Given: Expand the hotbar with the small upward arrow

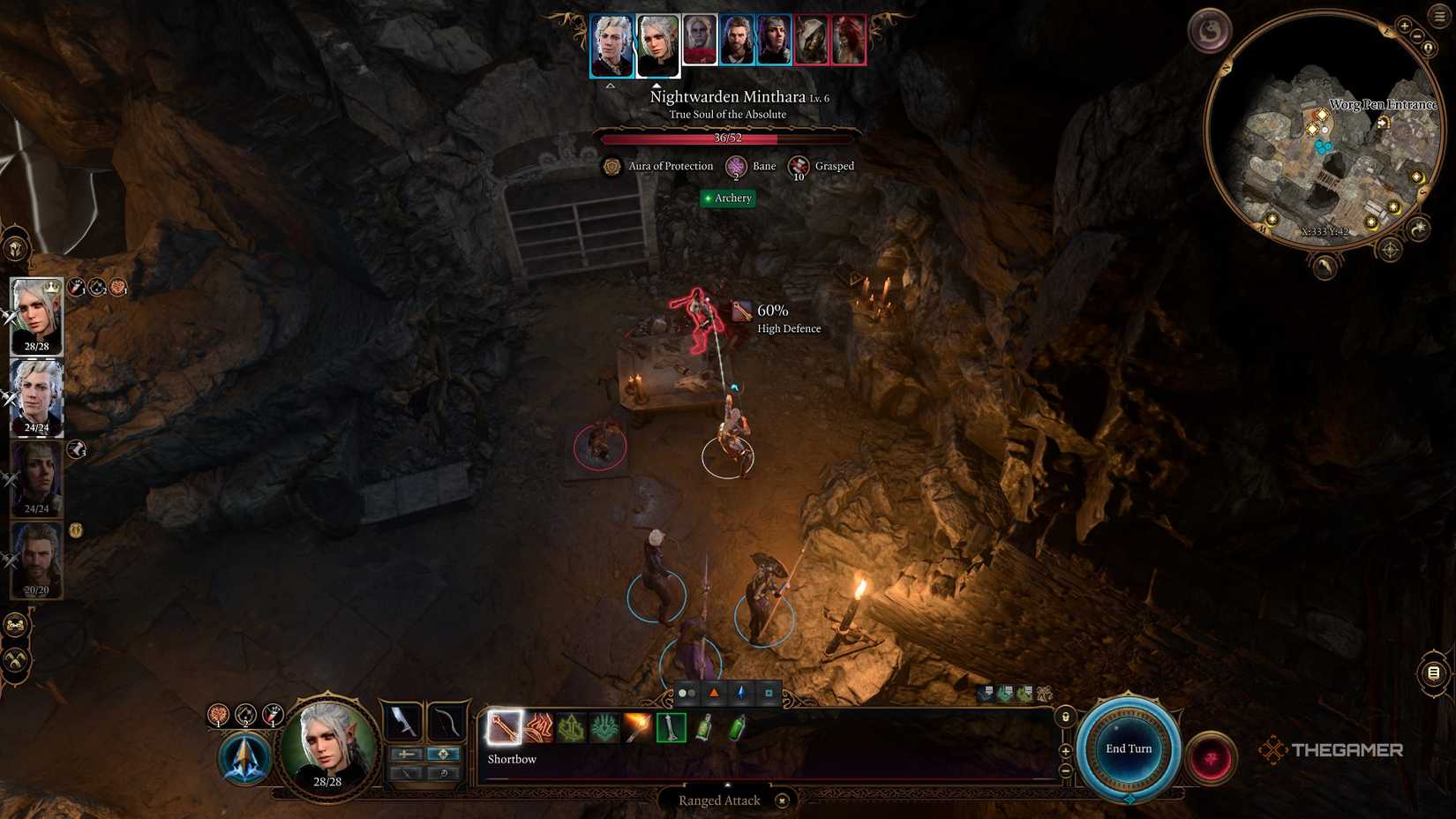Looking at the screenshot, I should (x=726, y=785).
